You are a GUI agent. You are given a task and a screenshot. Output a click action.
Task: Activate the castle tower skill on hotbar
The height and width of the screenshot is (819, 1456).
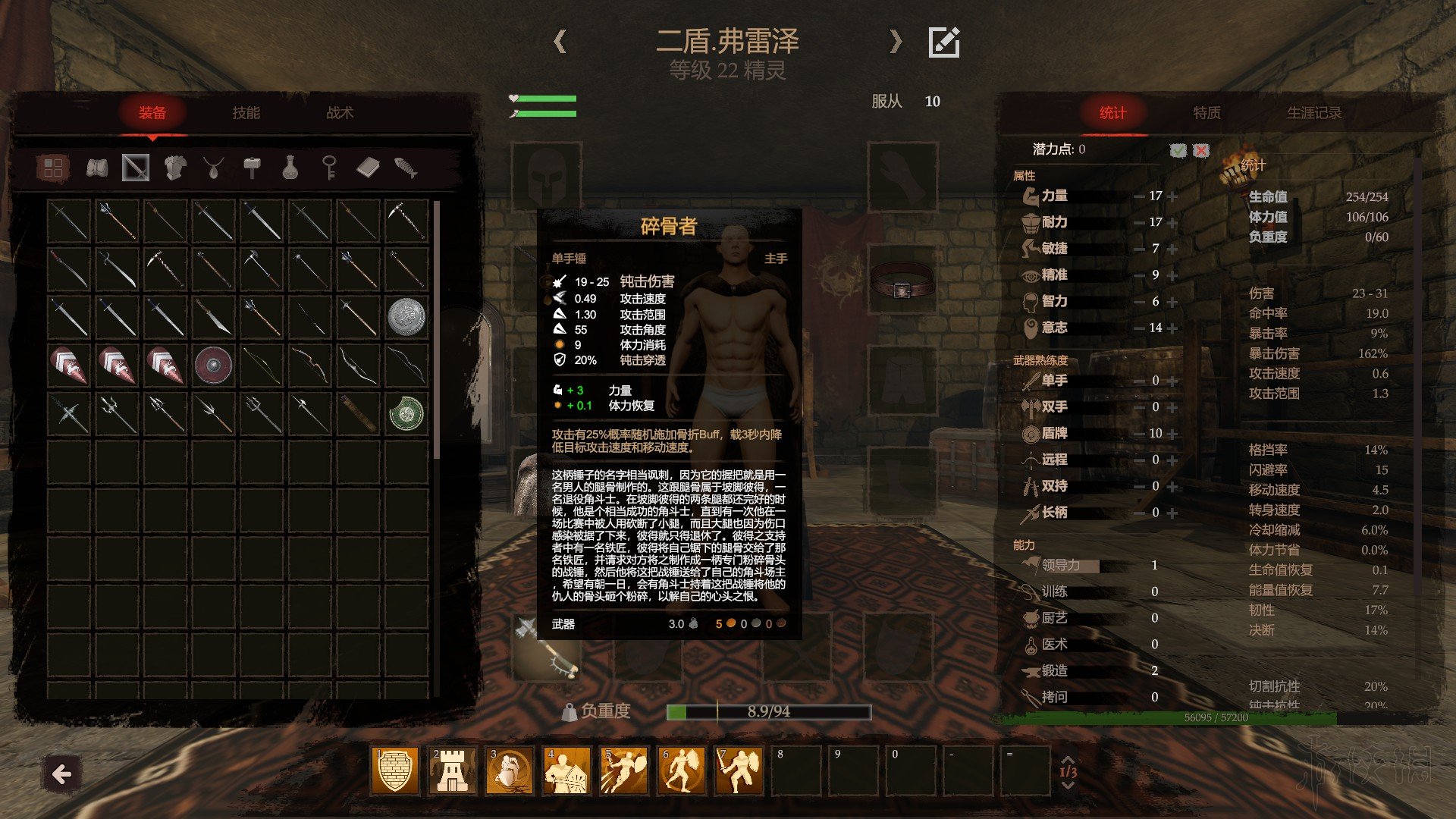[x=452, y=770]
